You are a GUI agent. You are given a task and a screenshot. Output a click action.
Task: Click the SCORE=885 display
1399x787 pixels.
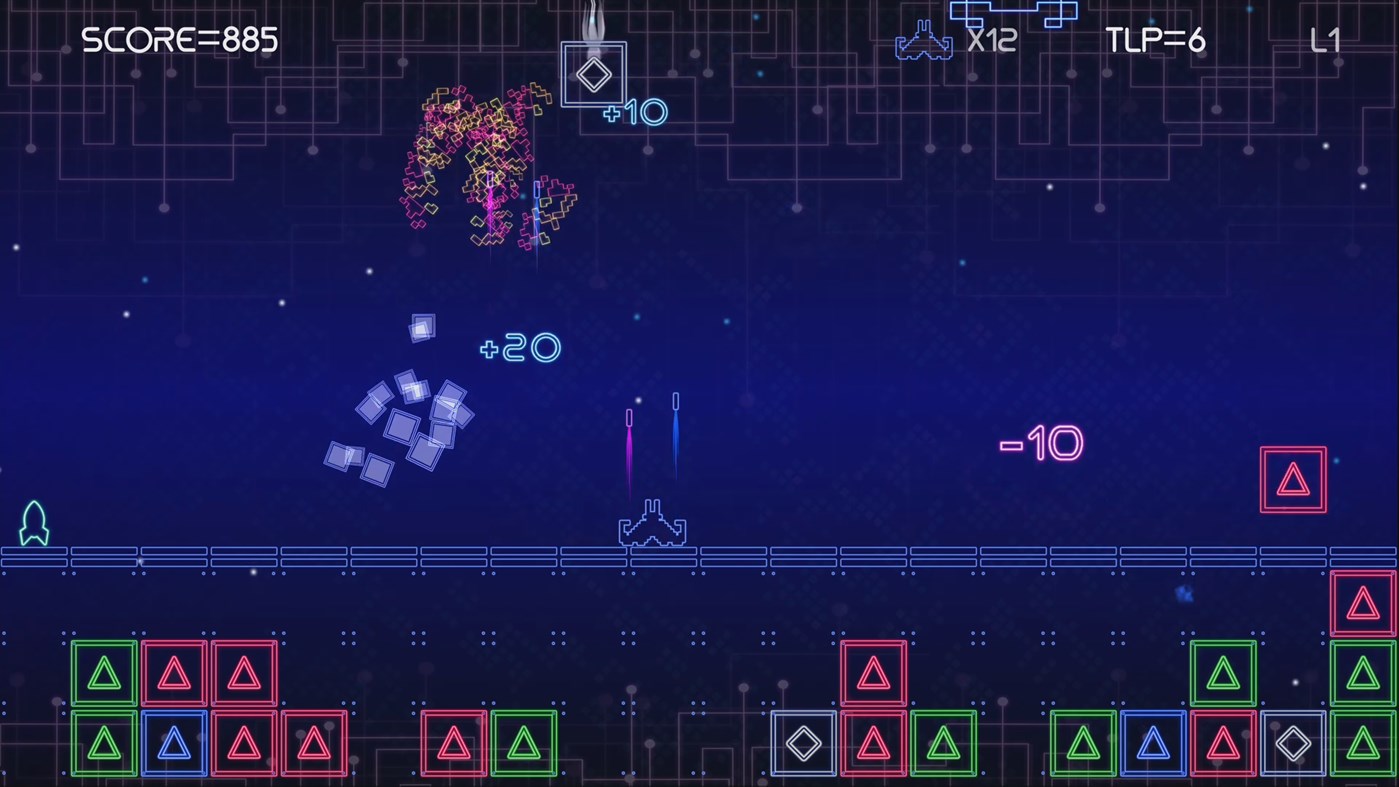point(180,41)
